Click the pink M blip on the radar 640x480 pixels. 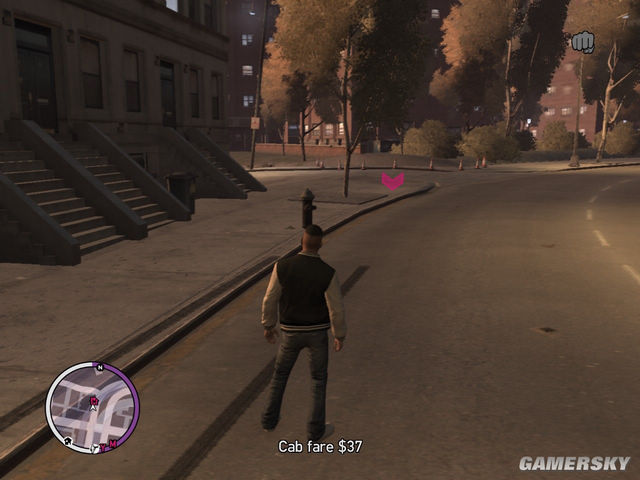point(113,444)
